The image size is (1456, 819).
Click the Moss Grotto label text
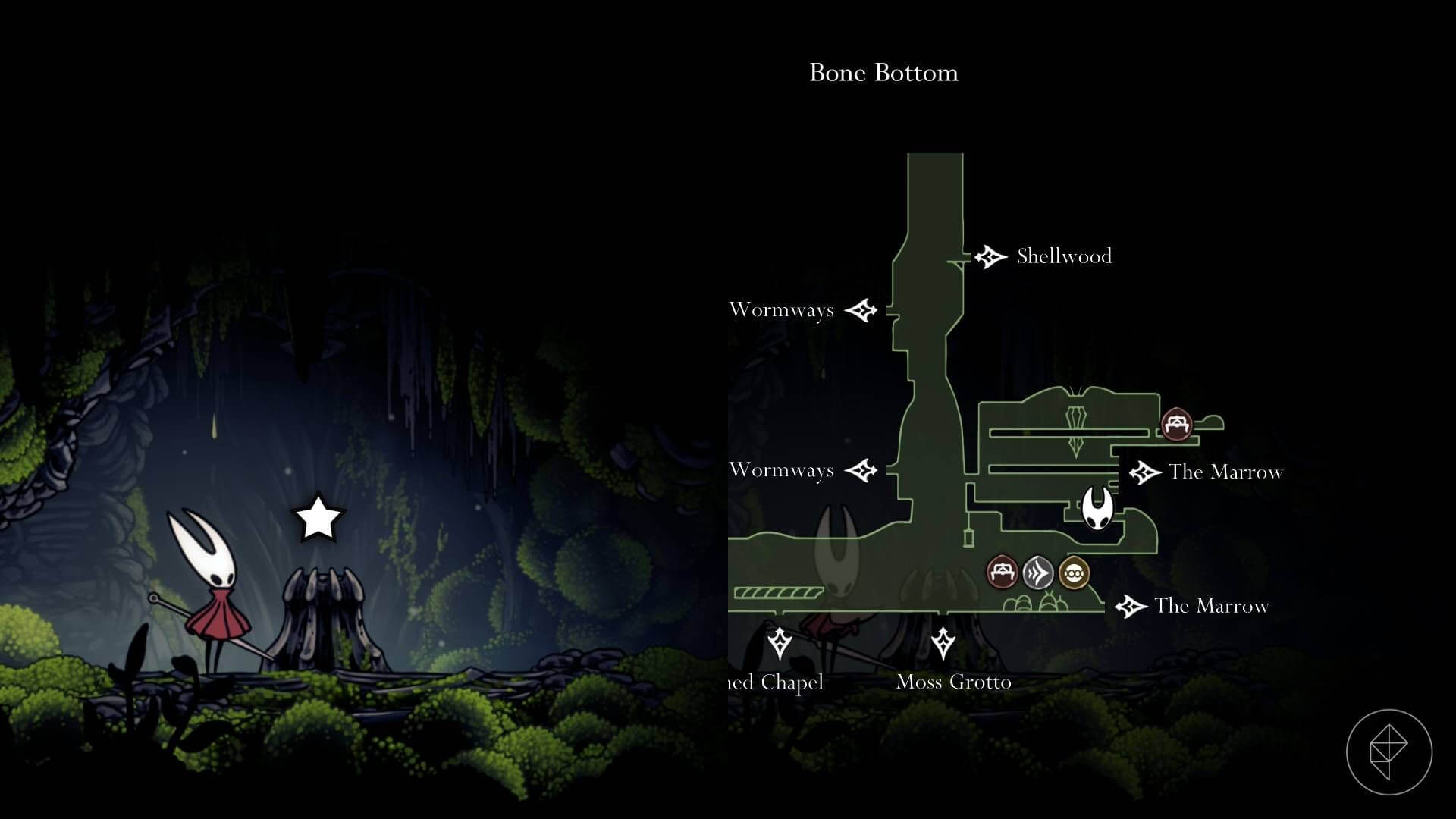[954, 682]
